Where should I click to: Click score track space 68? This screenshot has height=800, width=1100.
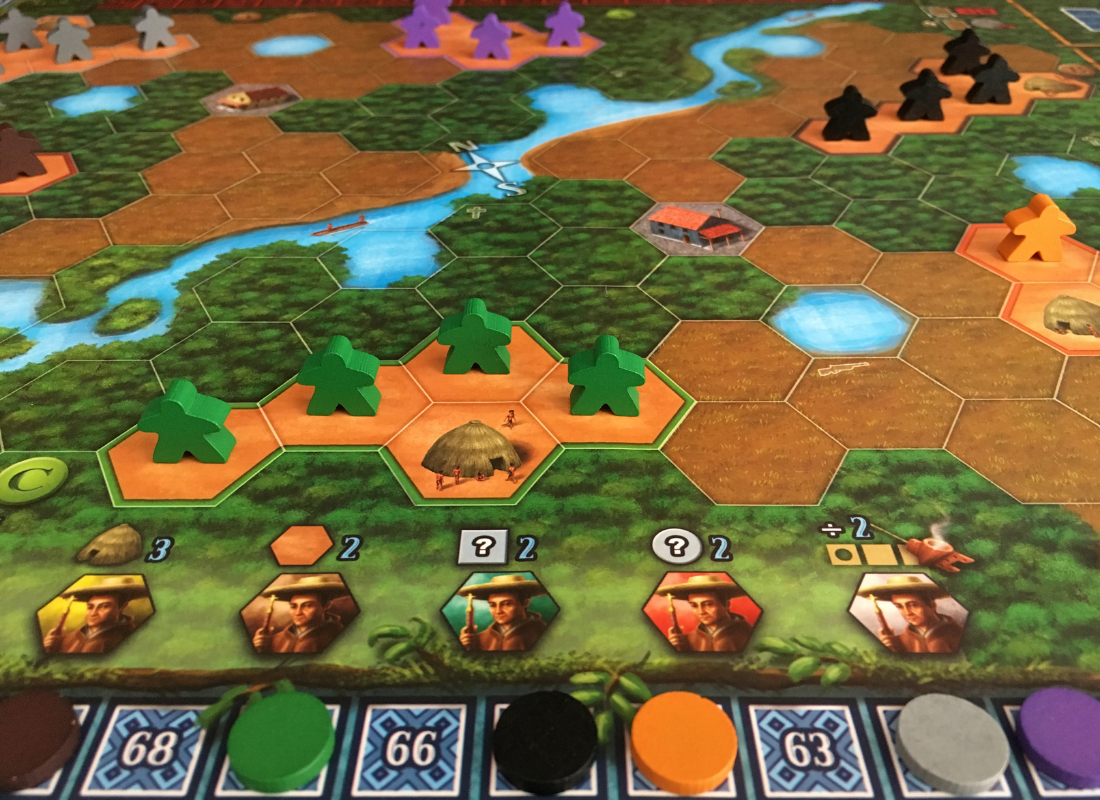148,749
